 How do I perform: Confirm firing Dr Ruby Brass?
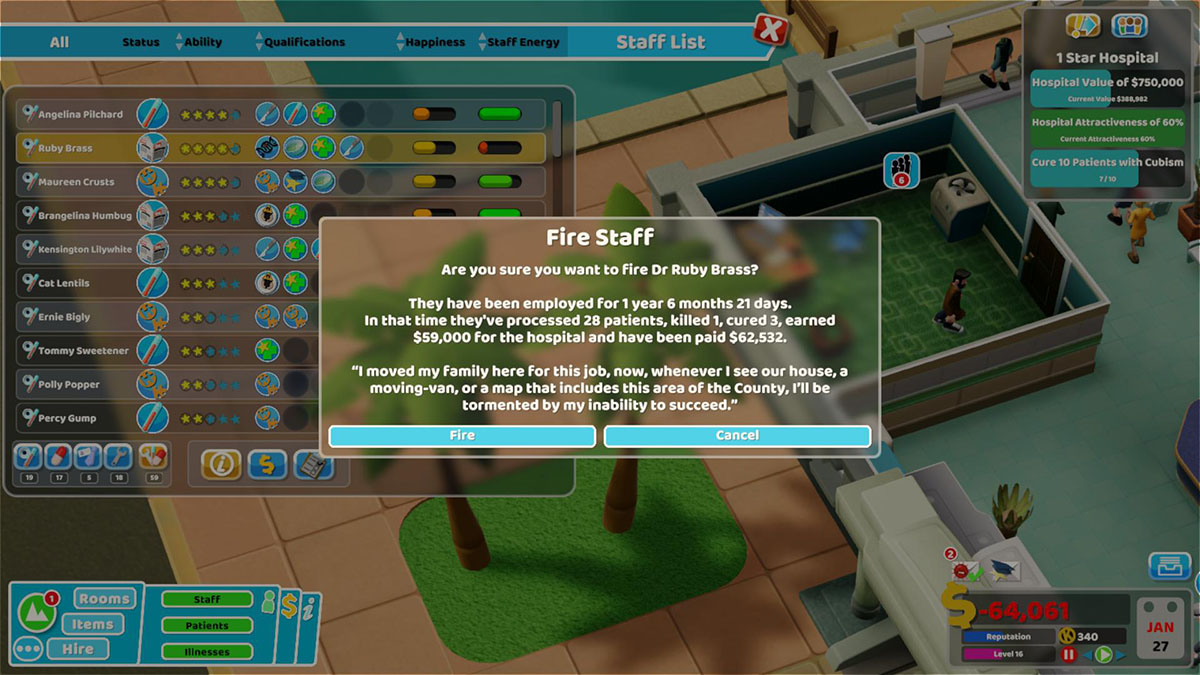tap(462, 436)
